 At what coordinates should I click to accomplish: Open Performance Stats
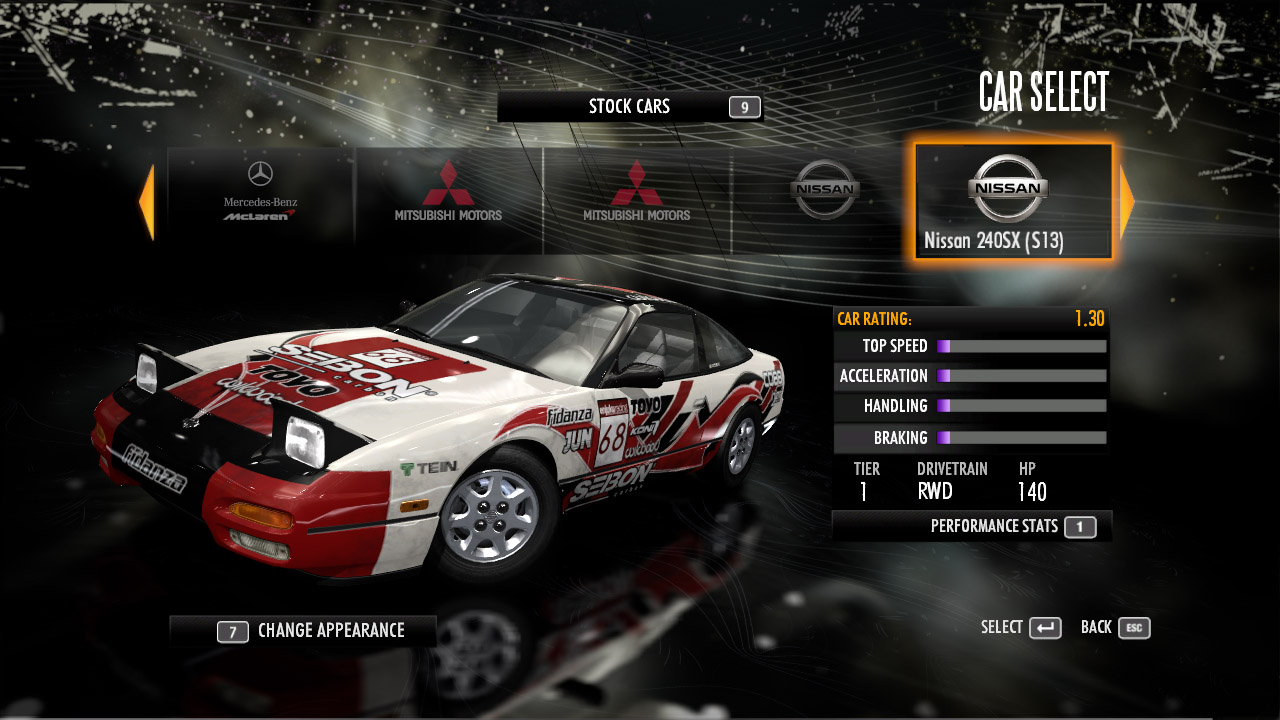(1012, 526)
